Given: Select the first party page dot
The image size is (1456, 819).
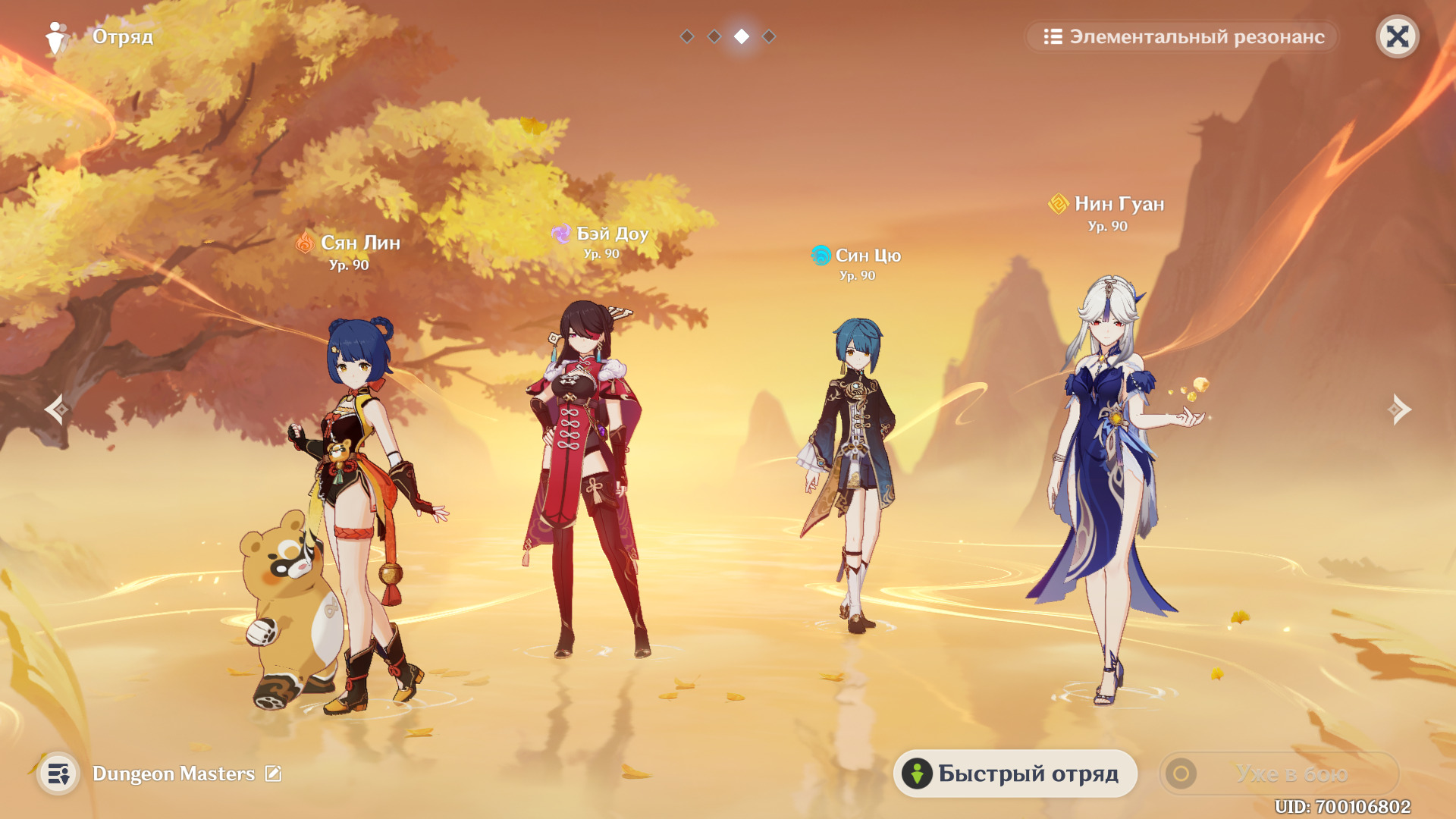Looking at the screenshot, I should [687, 36].
